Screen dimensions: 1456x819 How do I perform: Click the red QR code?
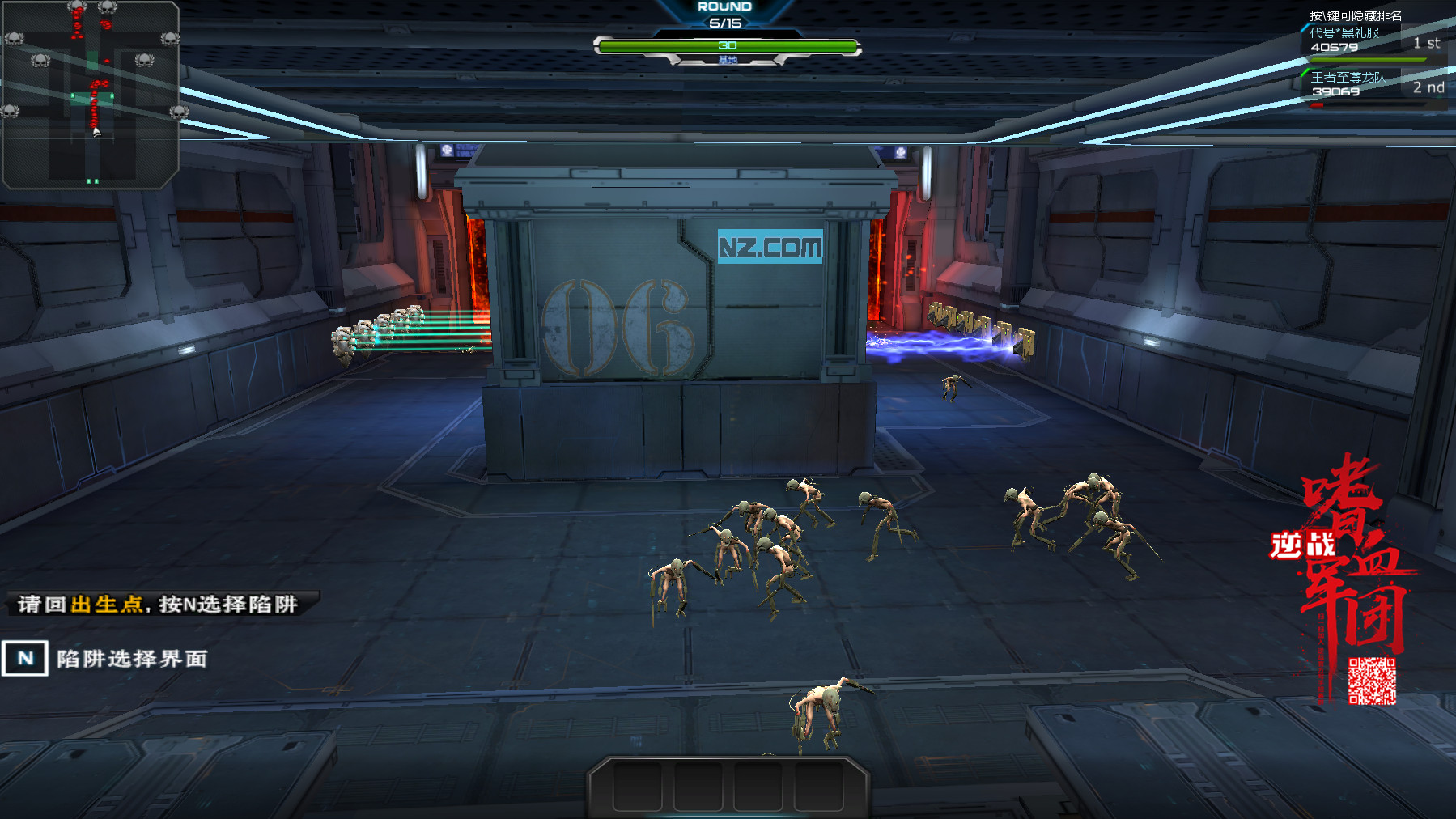[1372, 681]
